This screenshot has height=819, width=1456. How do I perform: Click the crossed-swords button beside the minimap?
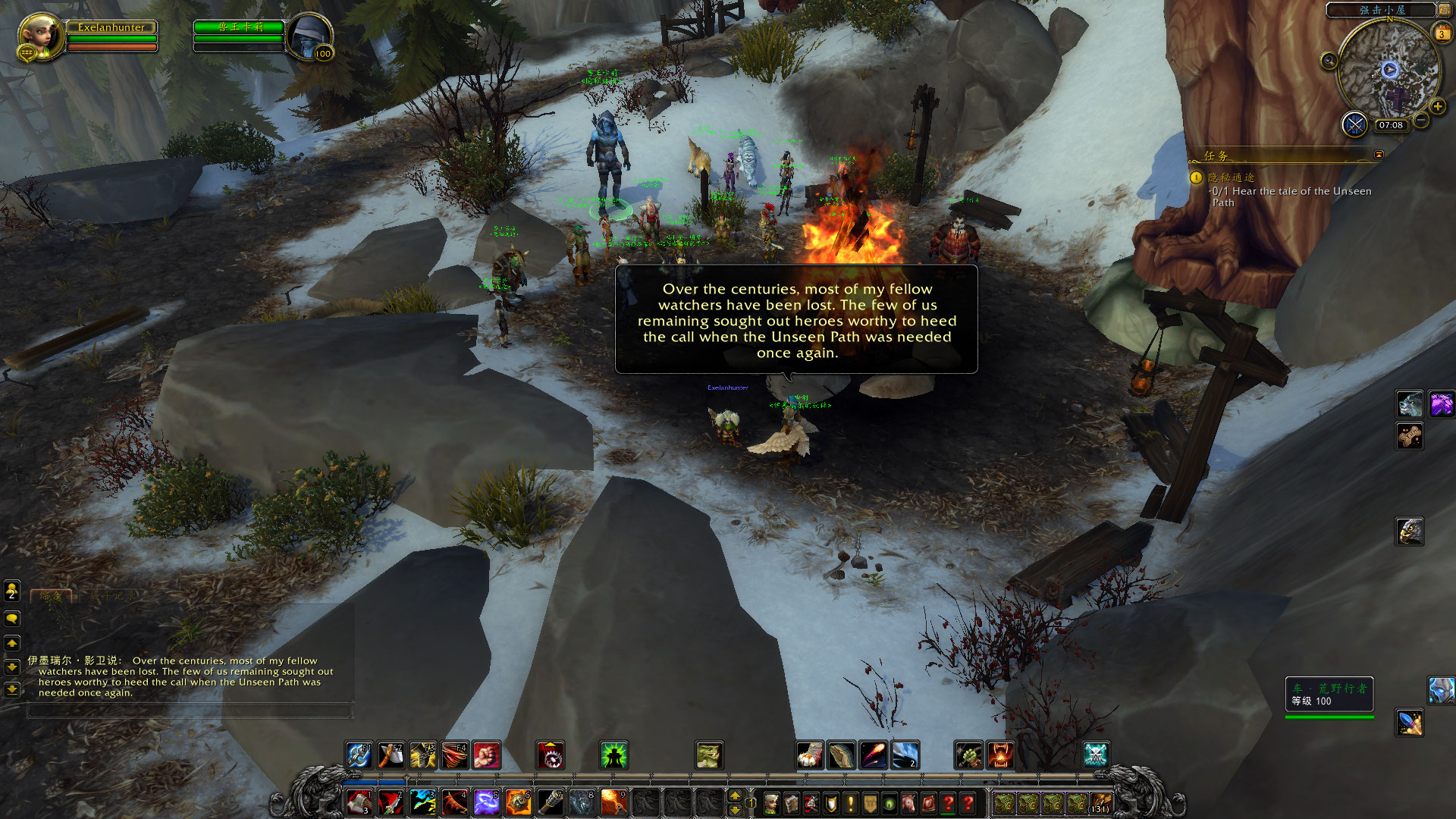[x=1354, y=124]
